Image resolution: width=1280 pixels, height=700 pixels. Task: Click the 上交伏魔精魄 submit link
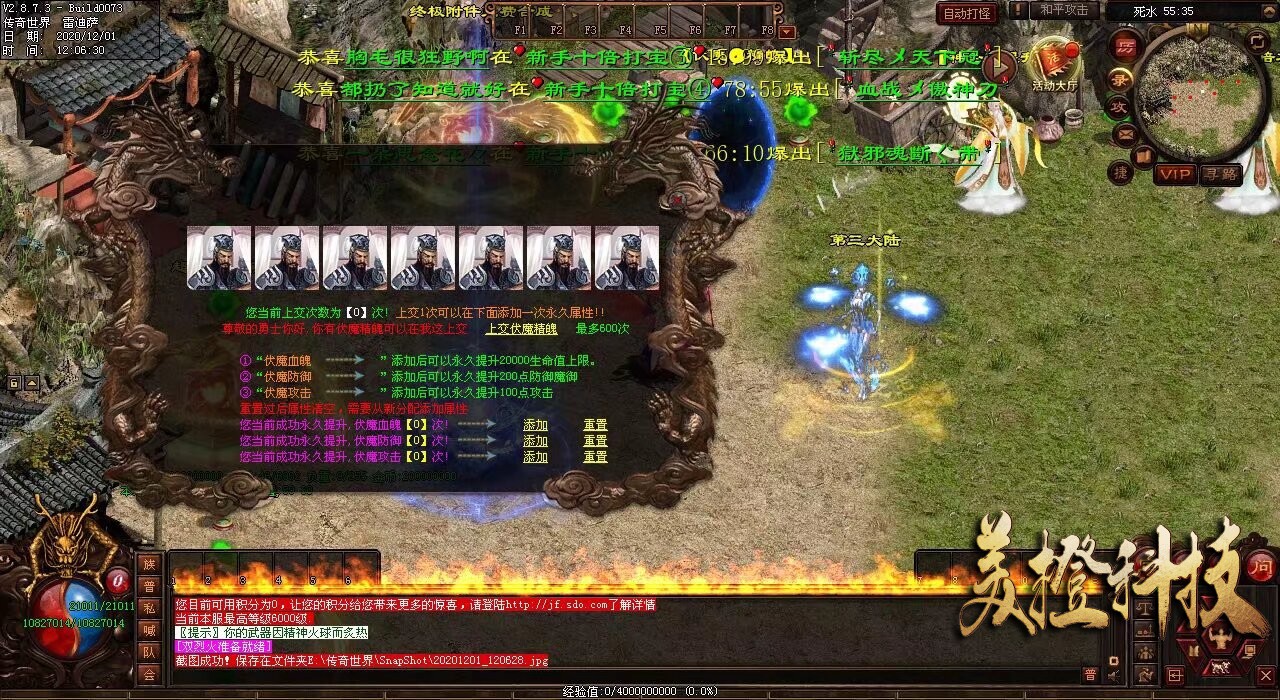point(520,328)
